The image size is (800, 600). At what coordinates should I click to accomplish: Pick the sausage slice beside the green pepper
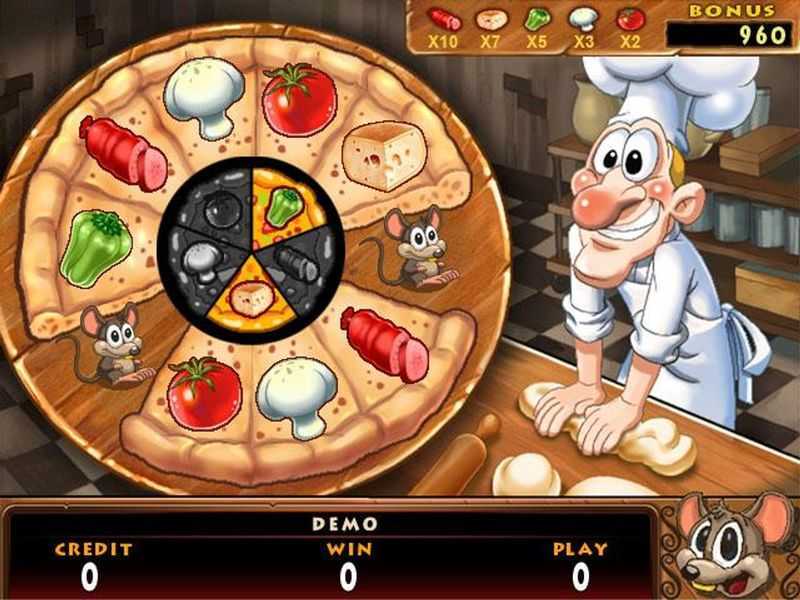(125, 153)
